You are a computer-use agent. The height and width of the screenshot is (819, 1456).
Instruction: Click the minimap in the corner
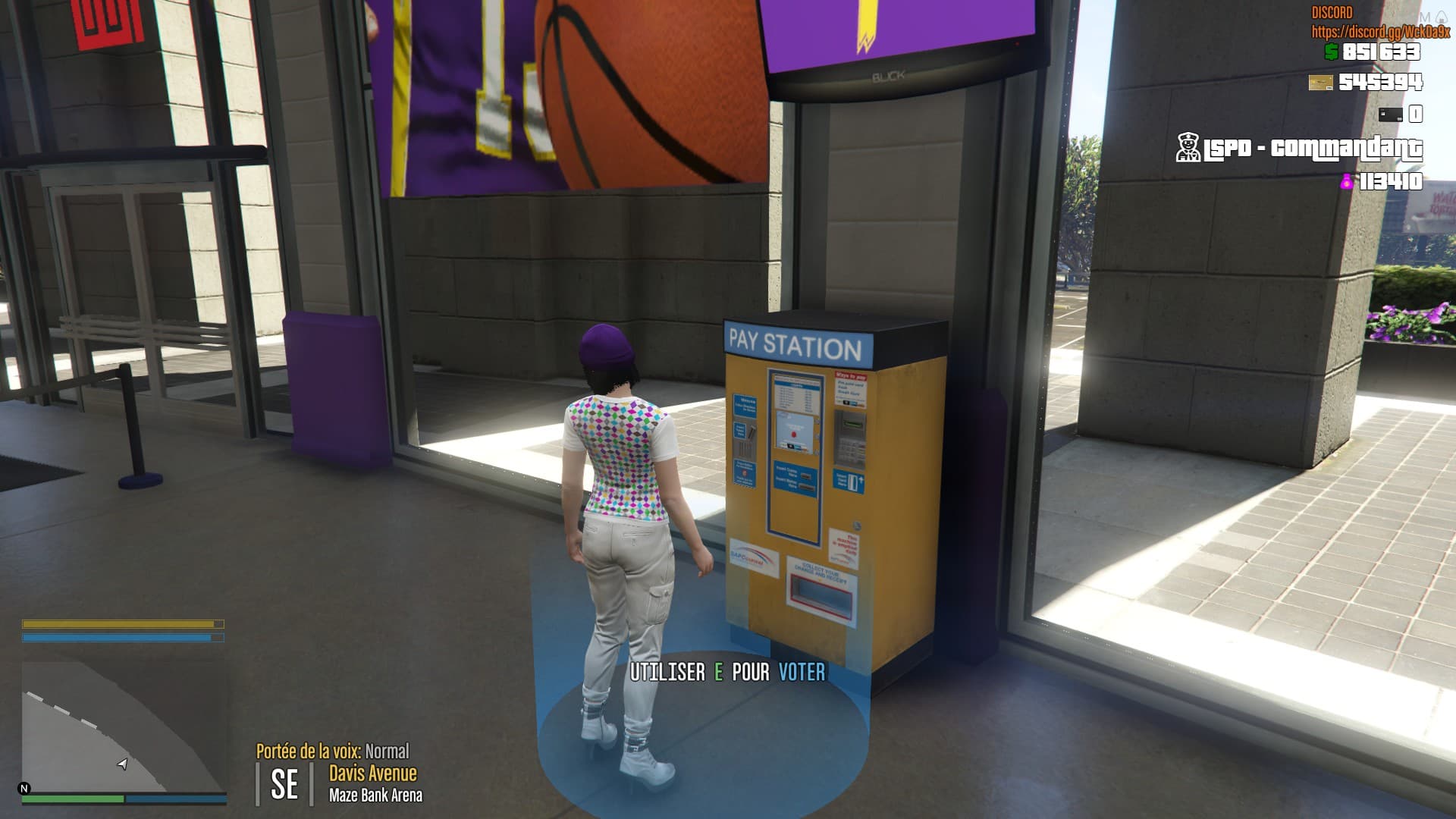coord(124,726)
